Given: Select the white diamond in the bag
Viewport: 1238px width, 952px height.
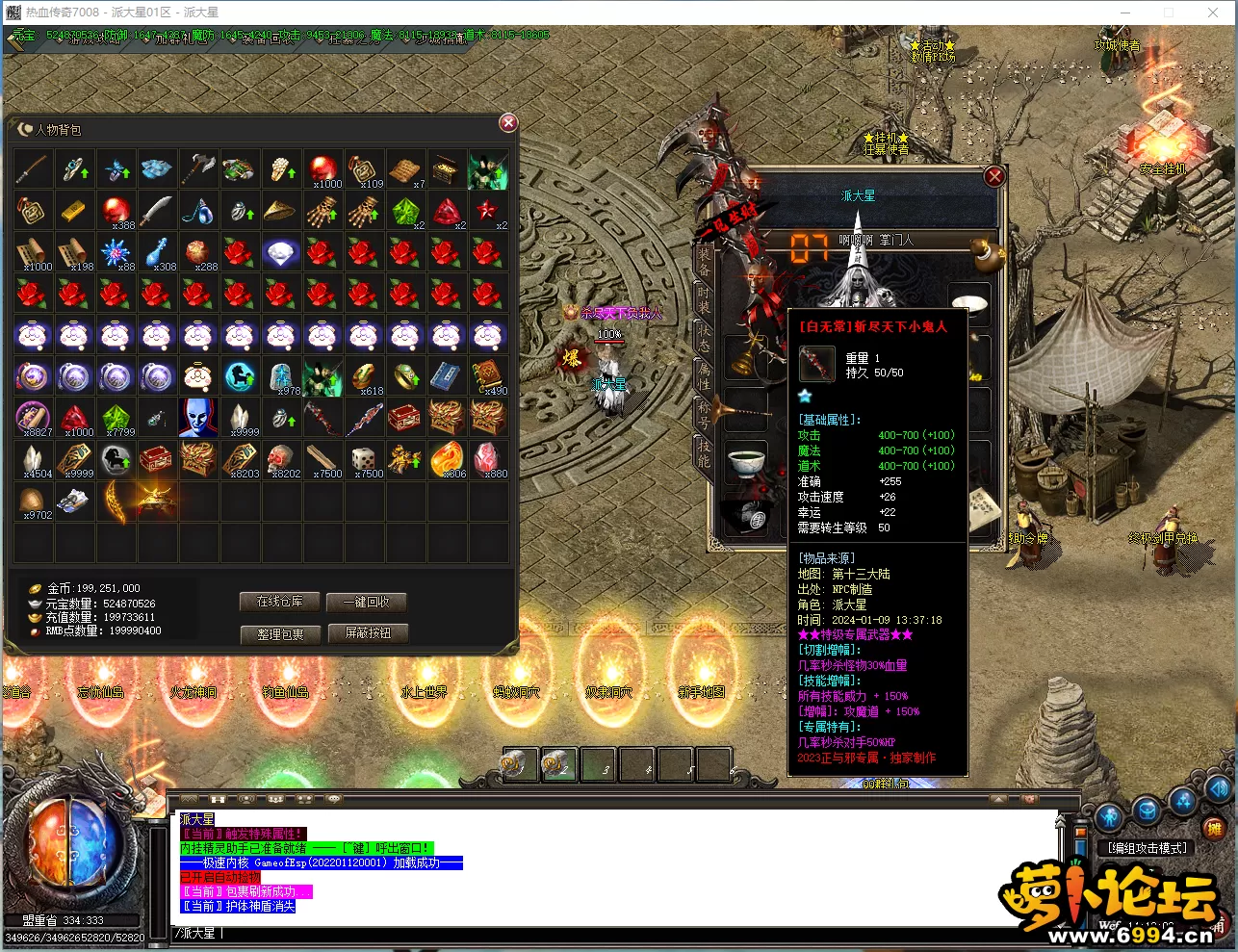Looking at the screenshot, I should (280, 253).
